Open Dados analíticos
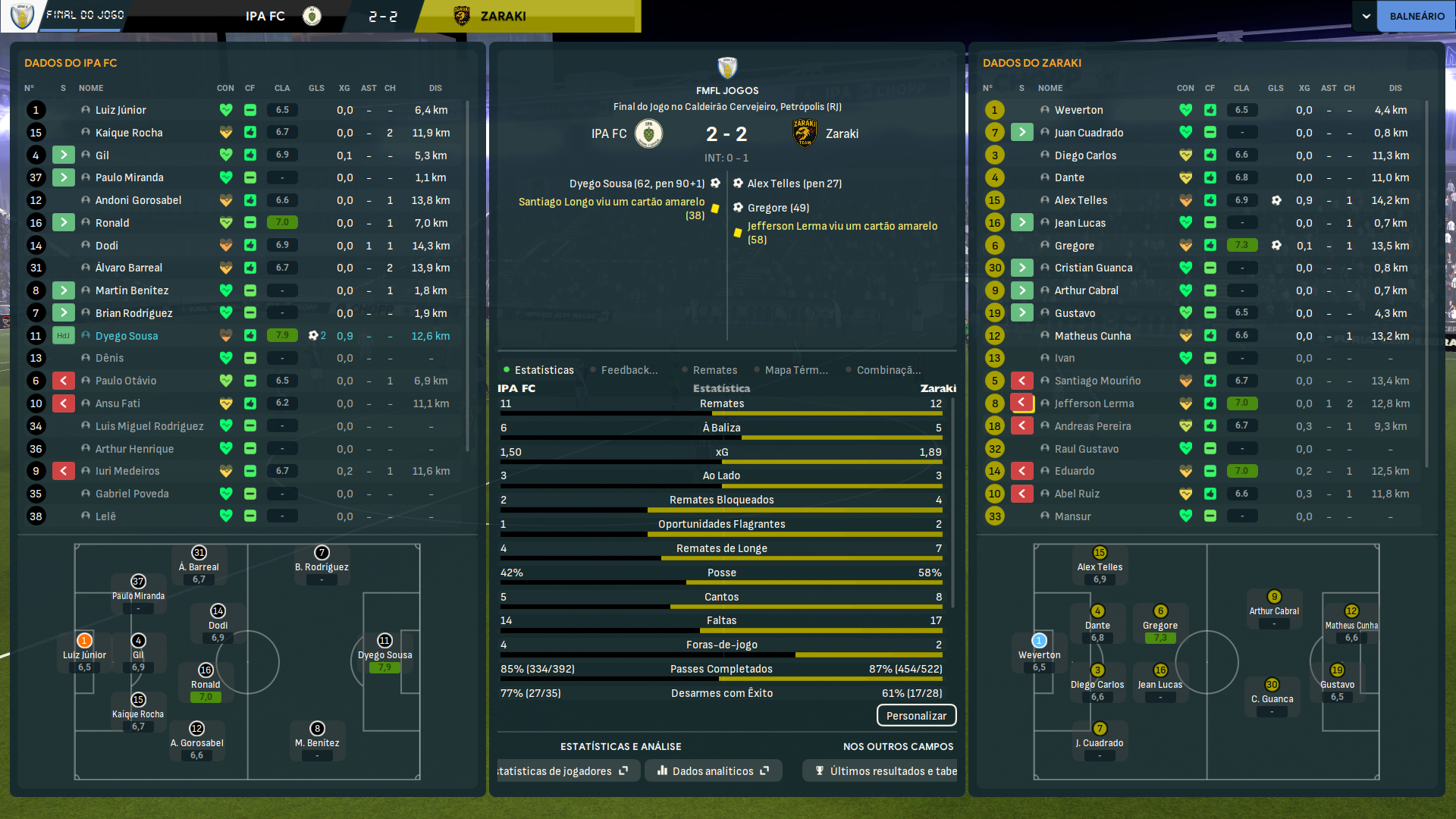Screen dimensions: 1456x819 (x=713, y=771)
